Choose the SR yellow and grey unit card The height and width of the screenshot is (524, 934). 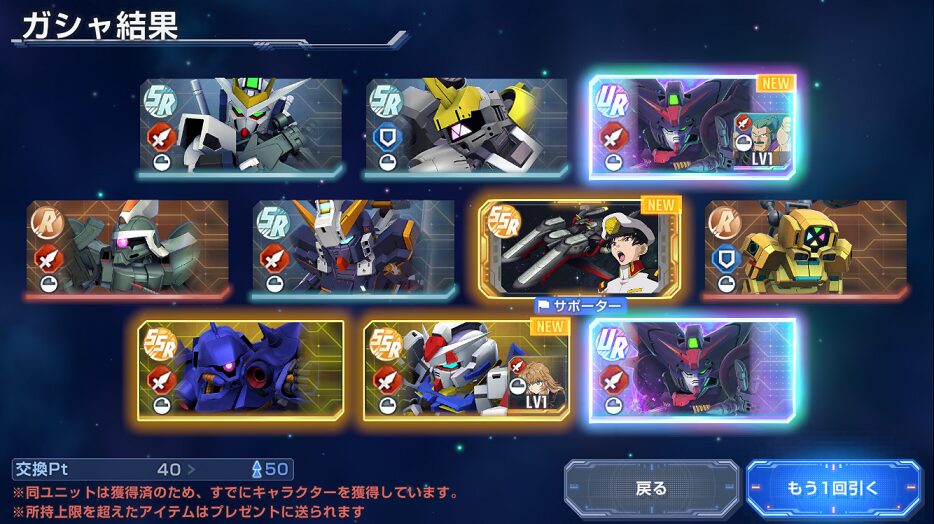click(x=466, y=128)
